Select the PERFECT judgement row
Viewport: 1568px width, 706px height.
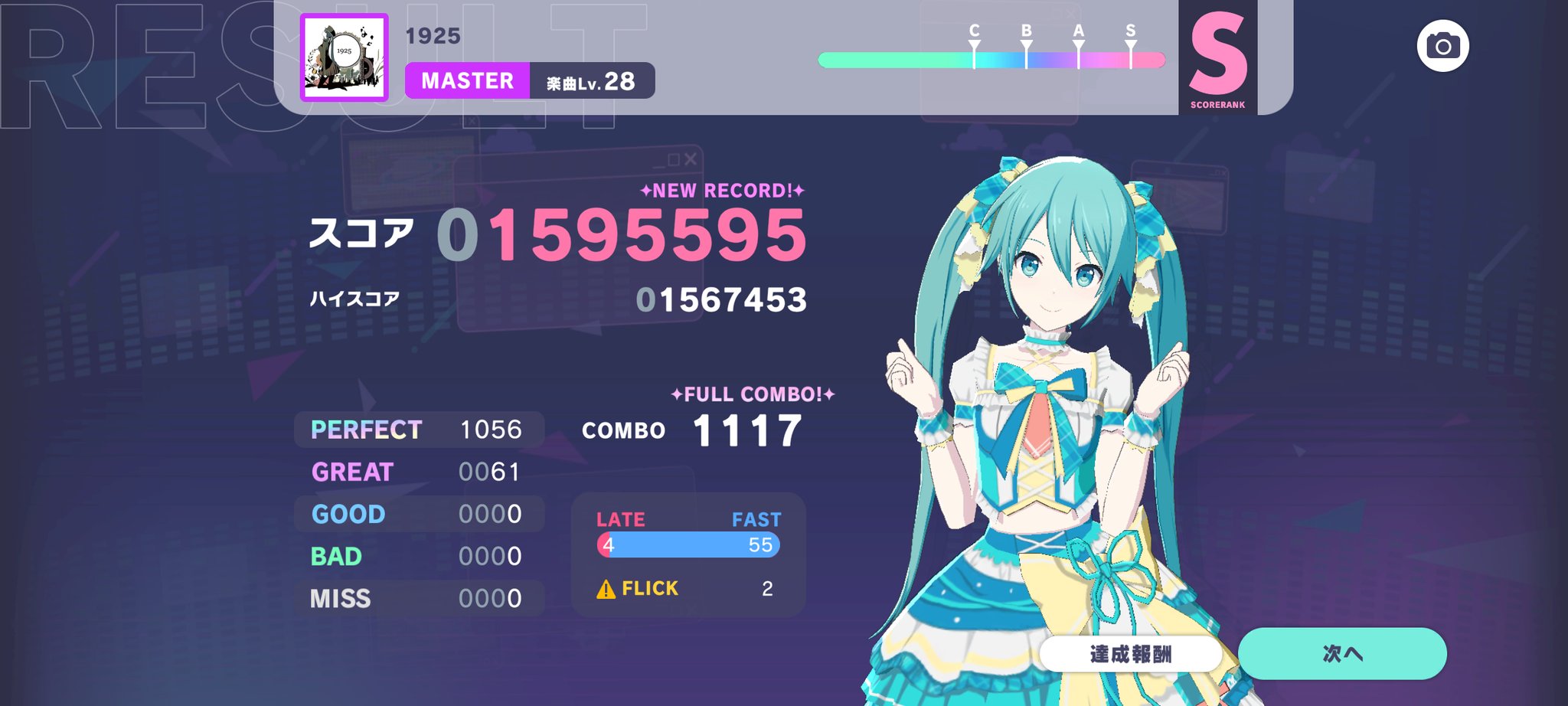pyautogui.click(x=417, y=430)
